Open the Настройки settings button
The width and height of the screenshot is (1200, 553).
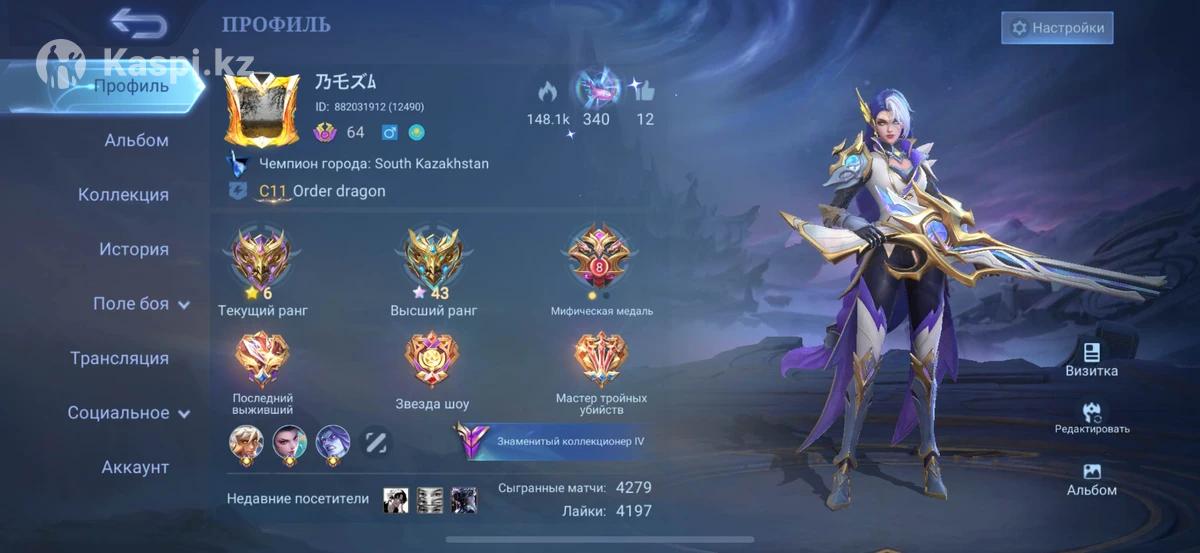[x=1058, y=28]
